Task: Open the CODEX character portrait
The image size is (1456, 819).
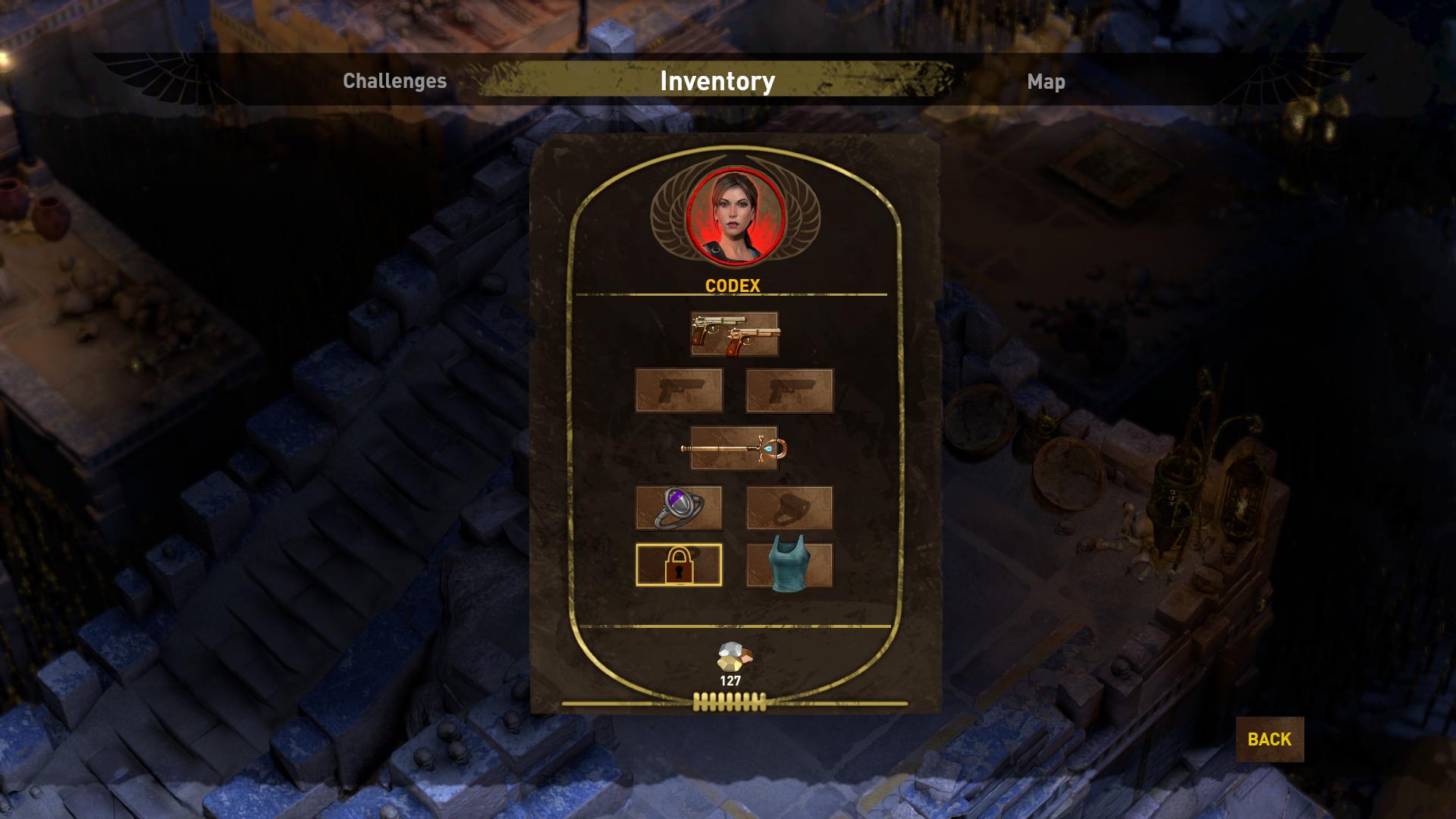Action: (x=734, y=217)
